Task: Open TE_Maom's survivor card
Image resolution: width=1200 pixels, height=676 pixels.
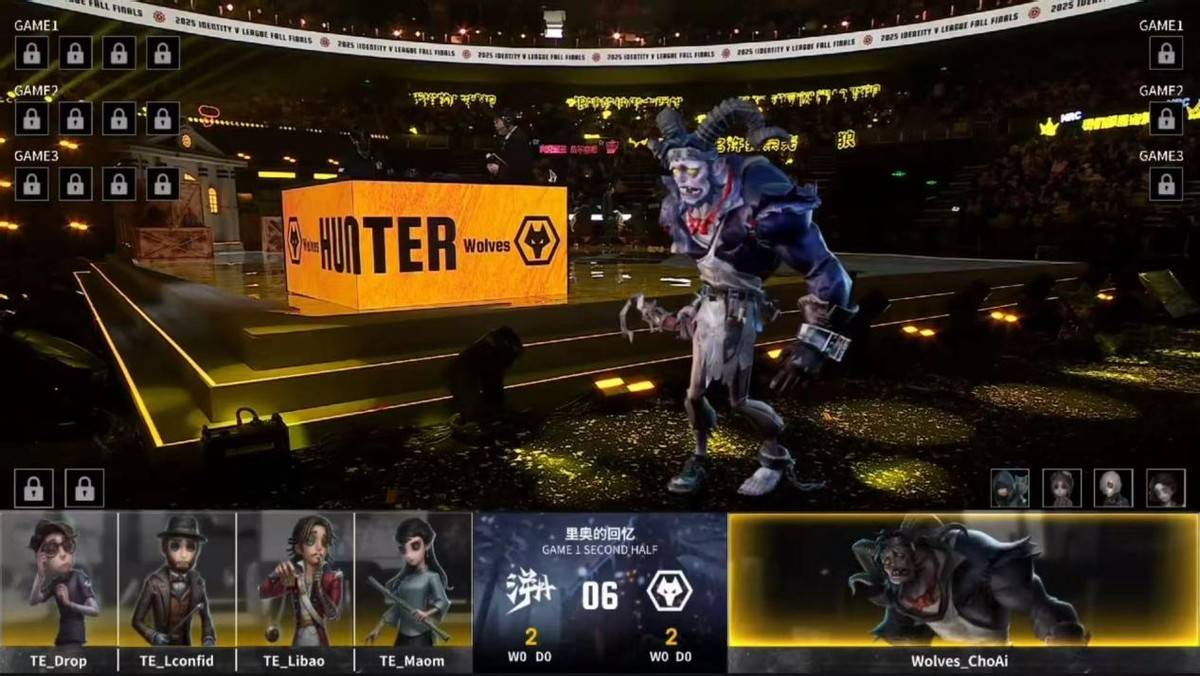Action: coord(413,580)
